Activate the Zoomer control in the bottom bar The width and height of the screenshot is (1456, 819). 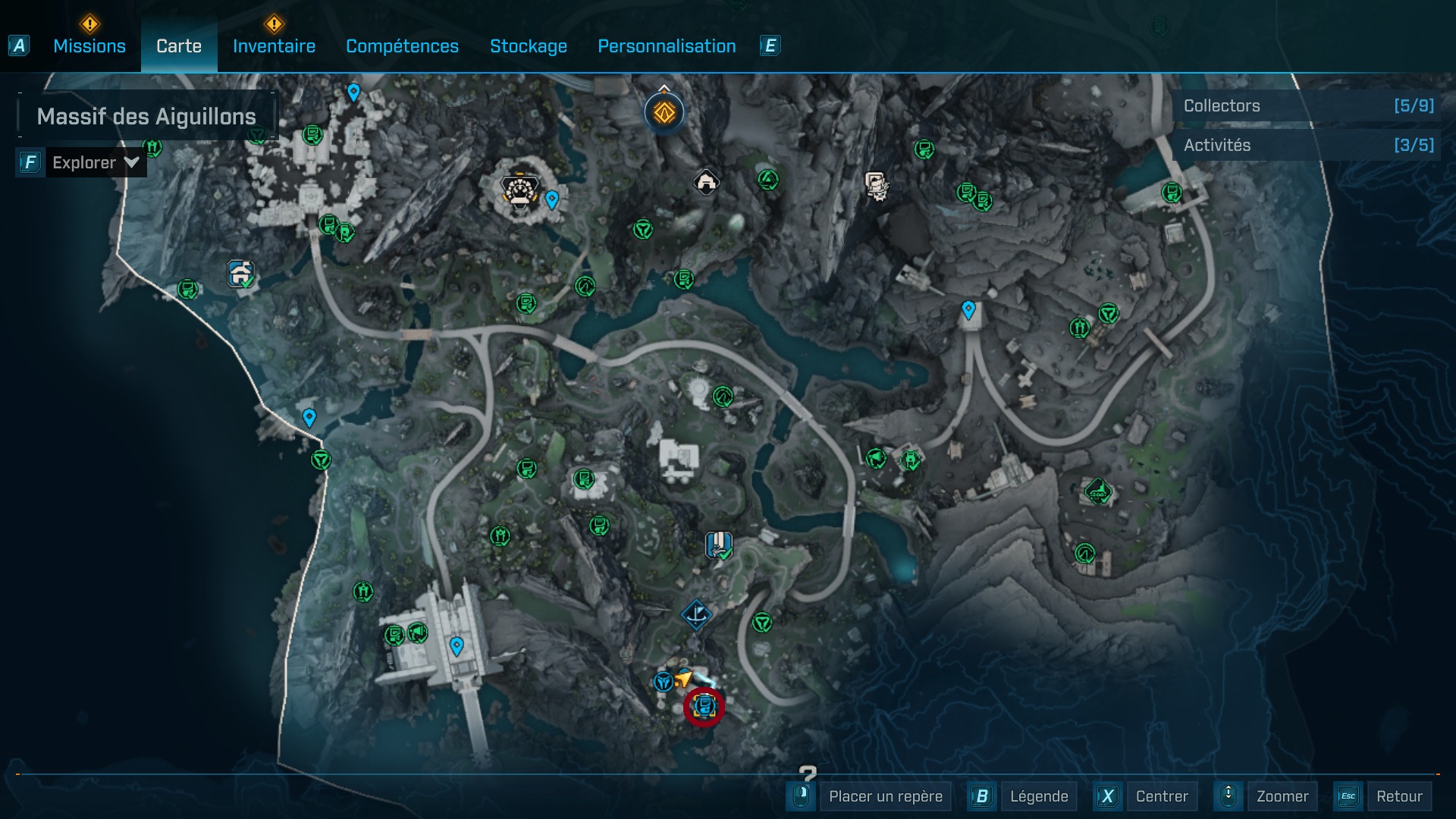(1283, 796)
